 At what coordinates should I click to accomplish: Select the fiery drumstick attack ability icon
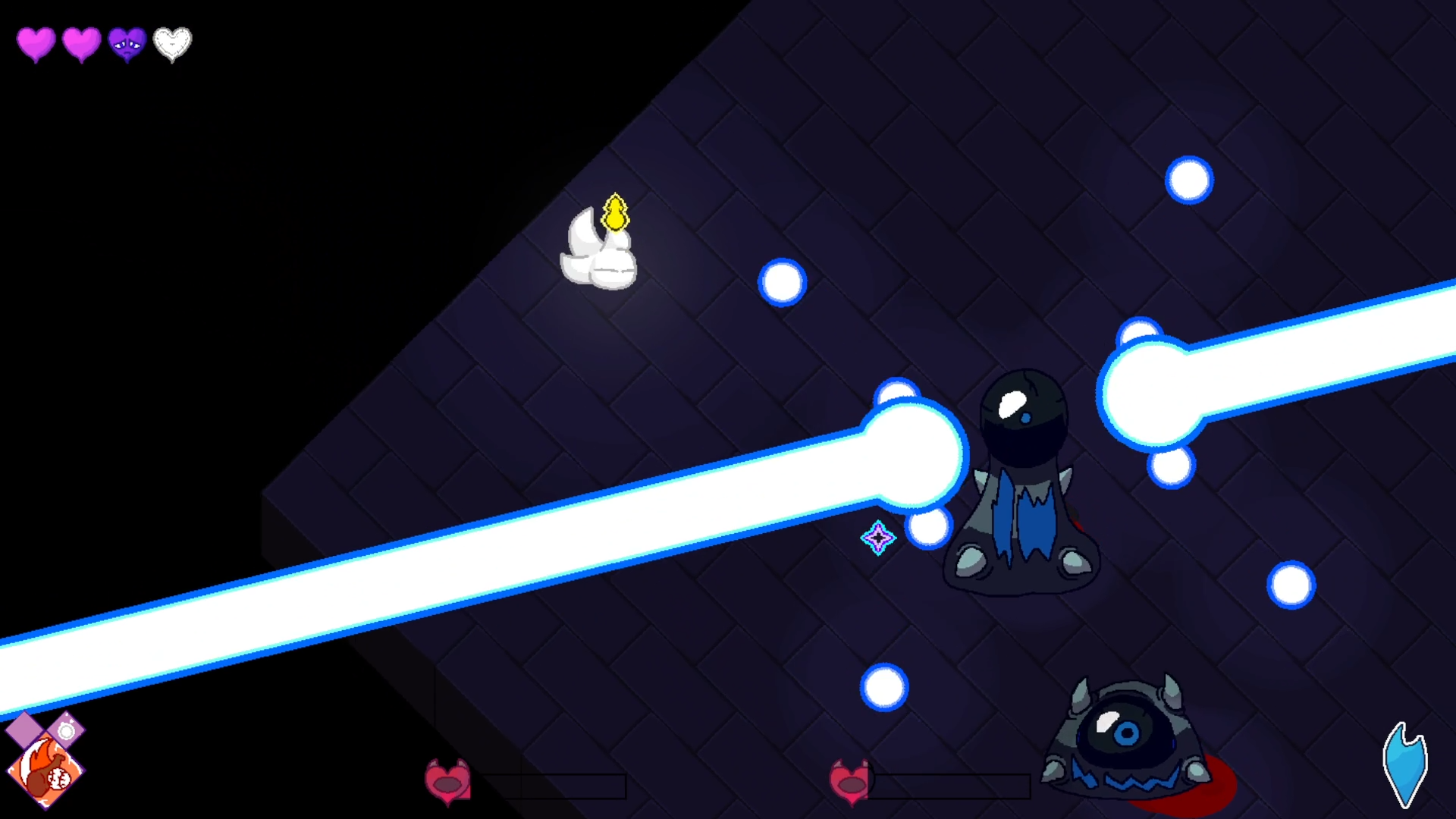point(45,770)
